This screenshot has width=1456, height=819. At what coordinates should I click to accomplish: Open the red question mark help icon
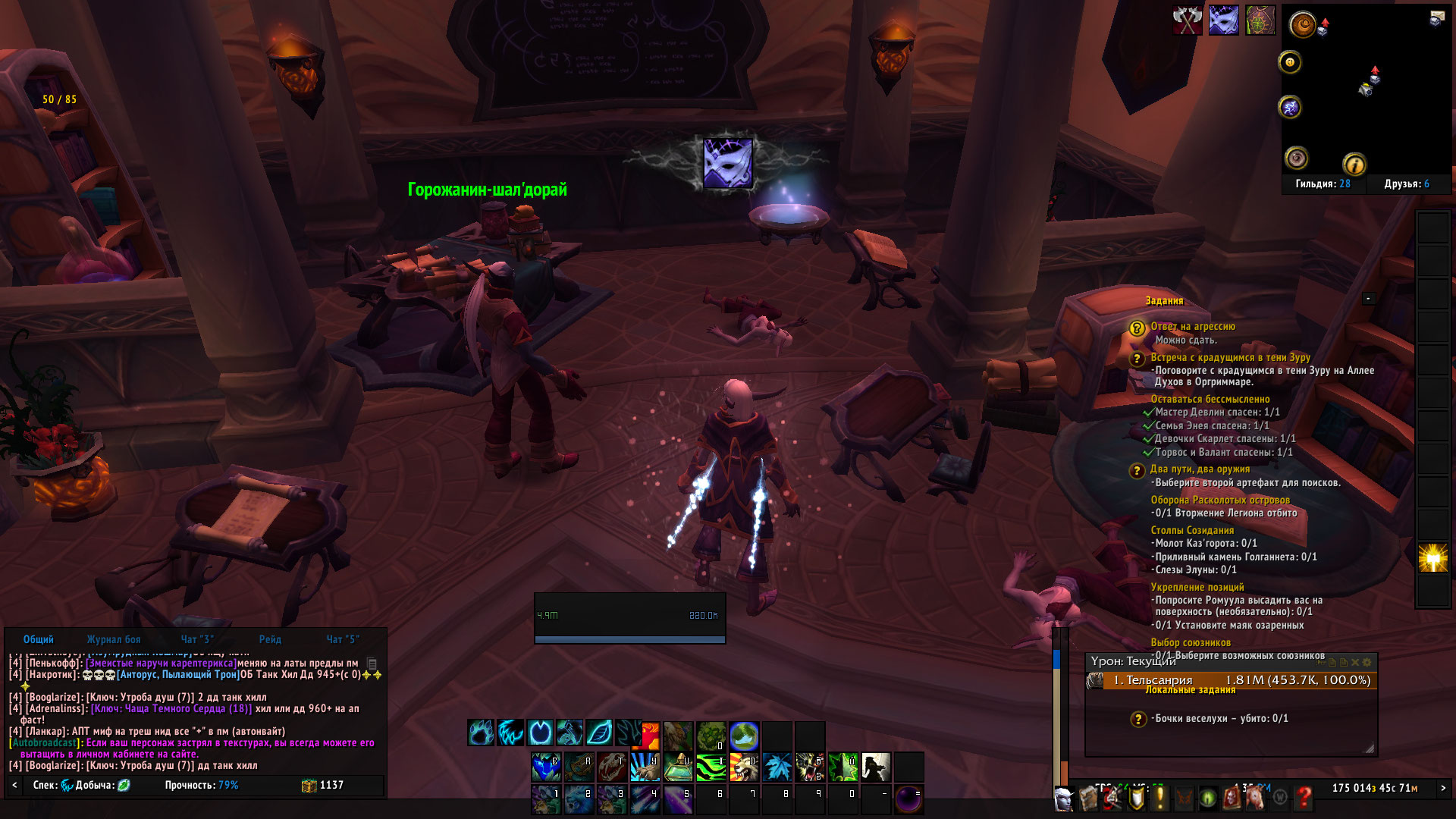[x=1304, y=797]
